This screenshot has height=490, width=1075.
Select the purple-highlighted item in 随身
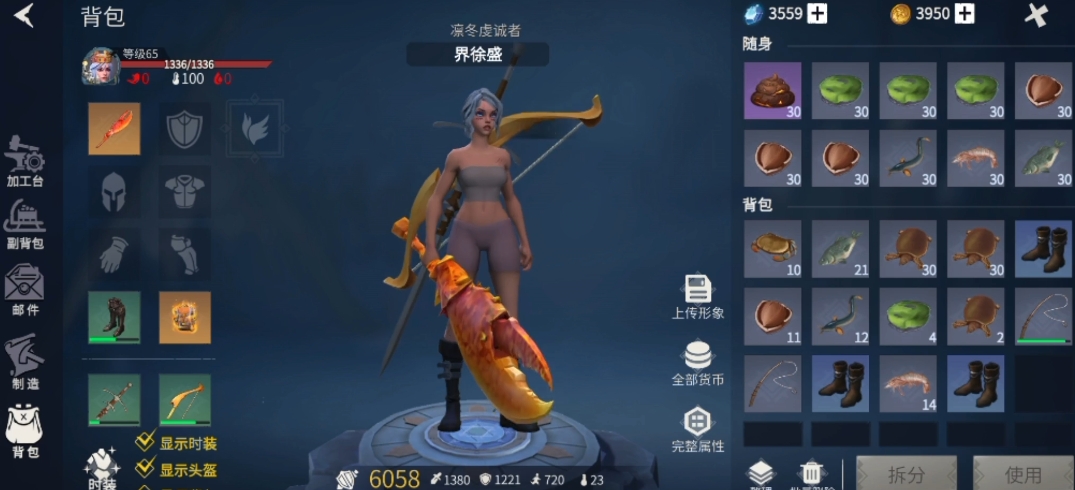tap(772, 91)
